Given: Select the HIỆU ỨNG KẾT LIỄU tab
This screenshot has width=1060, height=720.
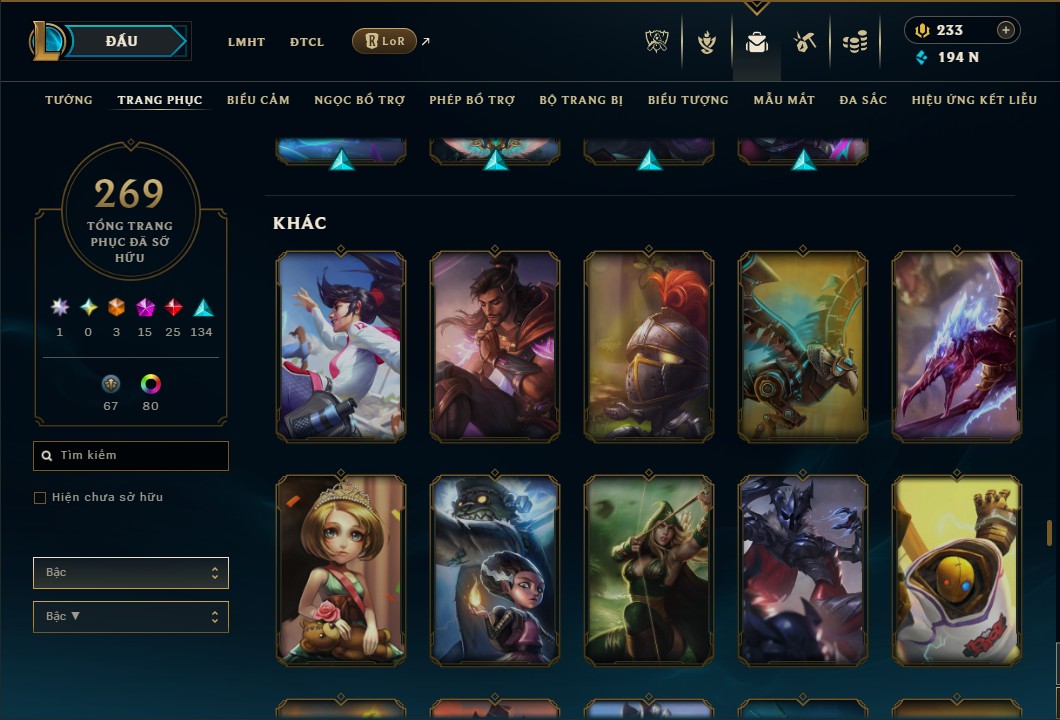Looking at the screenshot, I should point(974,100).
